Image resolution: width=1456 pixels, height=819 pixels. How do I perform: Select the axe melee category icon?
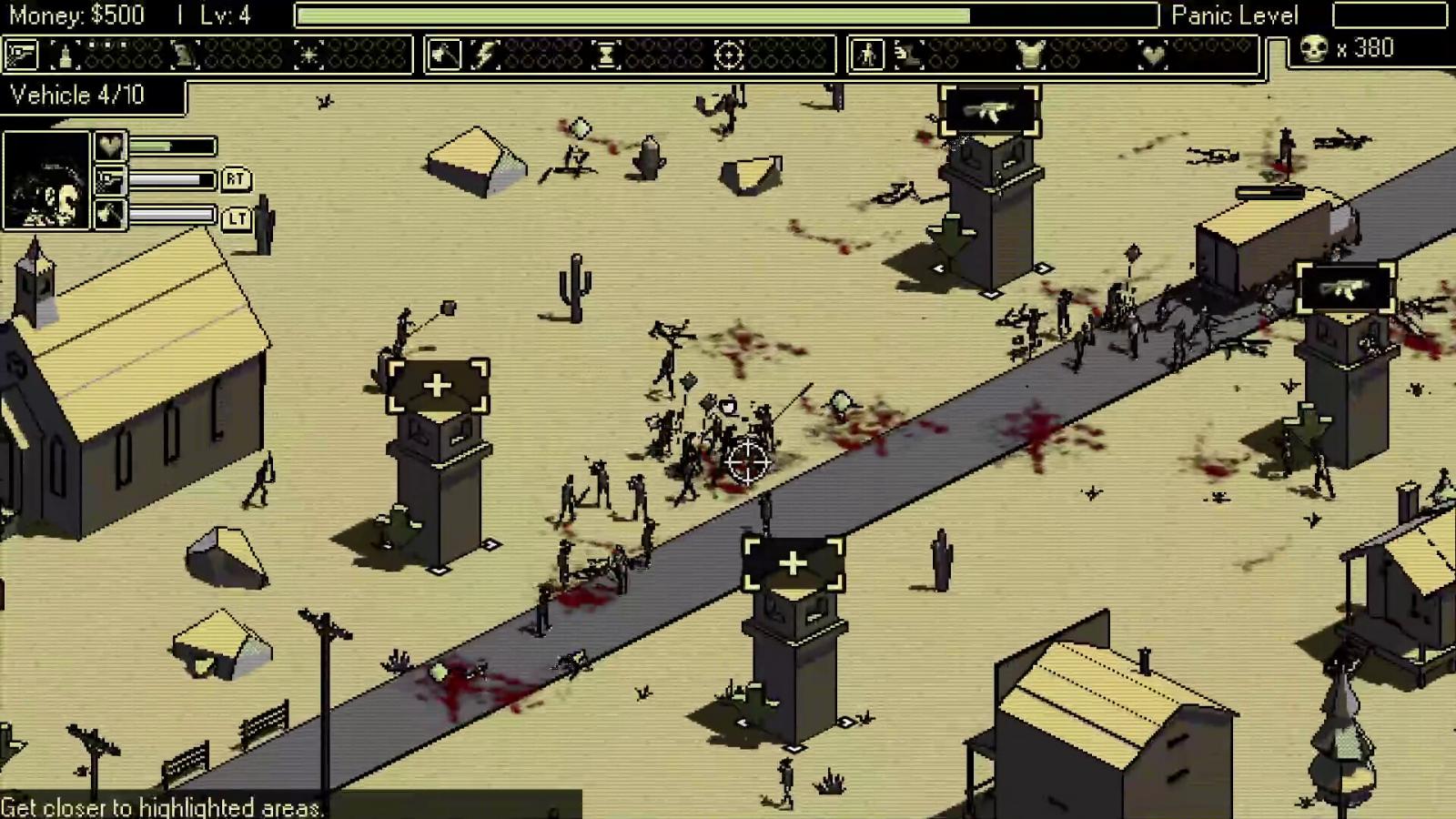(443, 55)
